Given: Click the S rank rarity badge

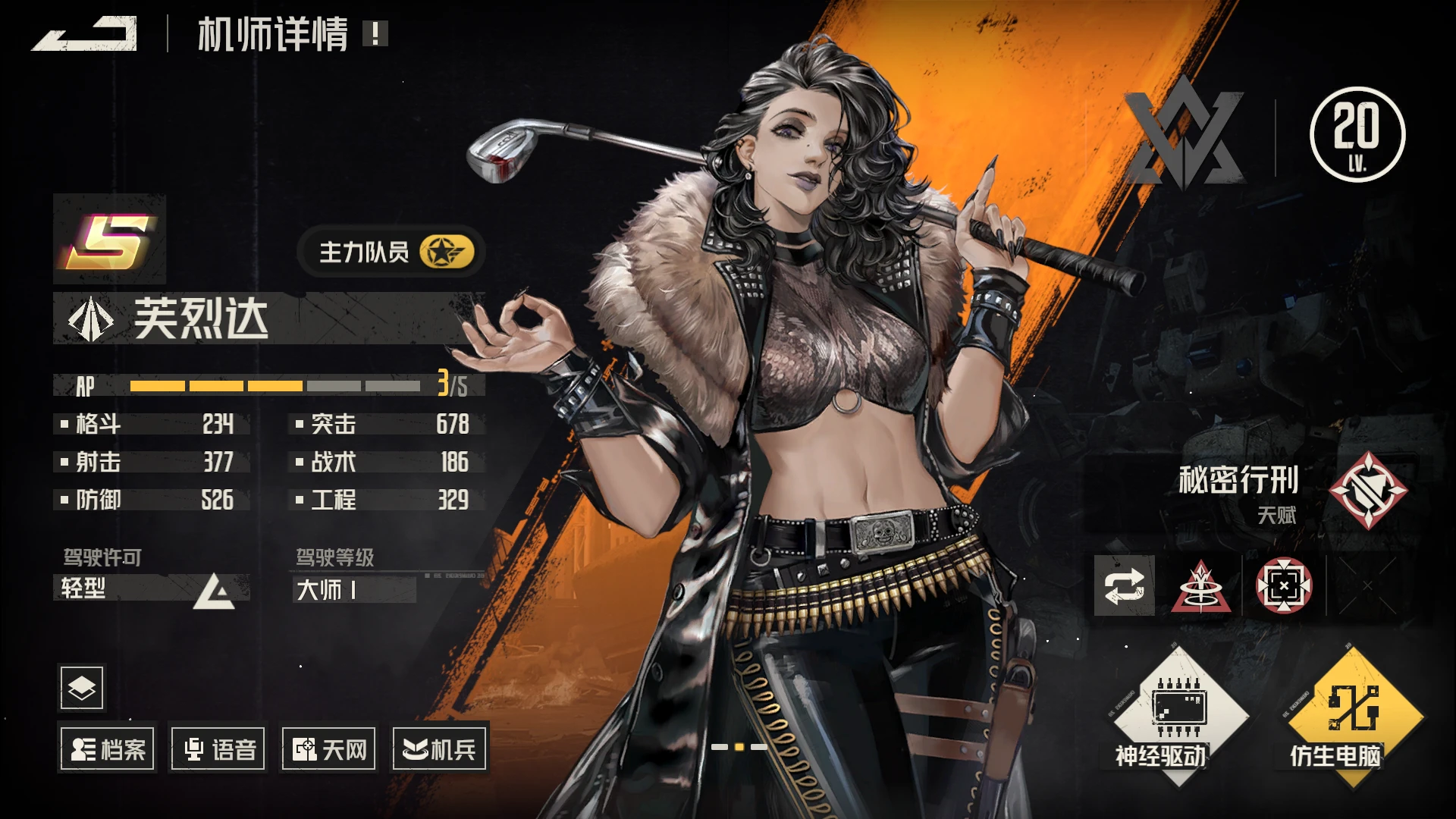Looking at the screenshot, I should click(x=110, y=240).
